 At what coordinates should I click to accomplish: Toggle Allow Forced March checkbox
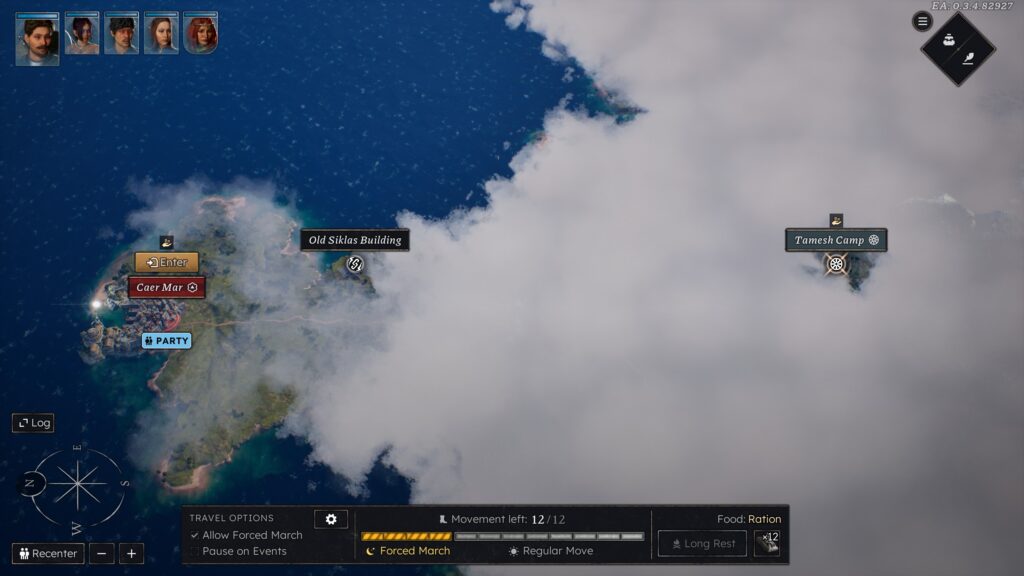pyautogui.click(x=195, y=536)
